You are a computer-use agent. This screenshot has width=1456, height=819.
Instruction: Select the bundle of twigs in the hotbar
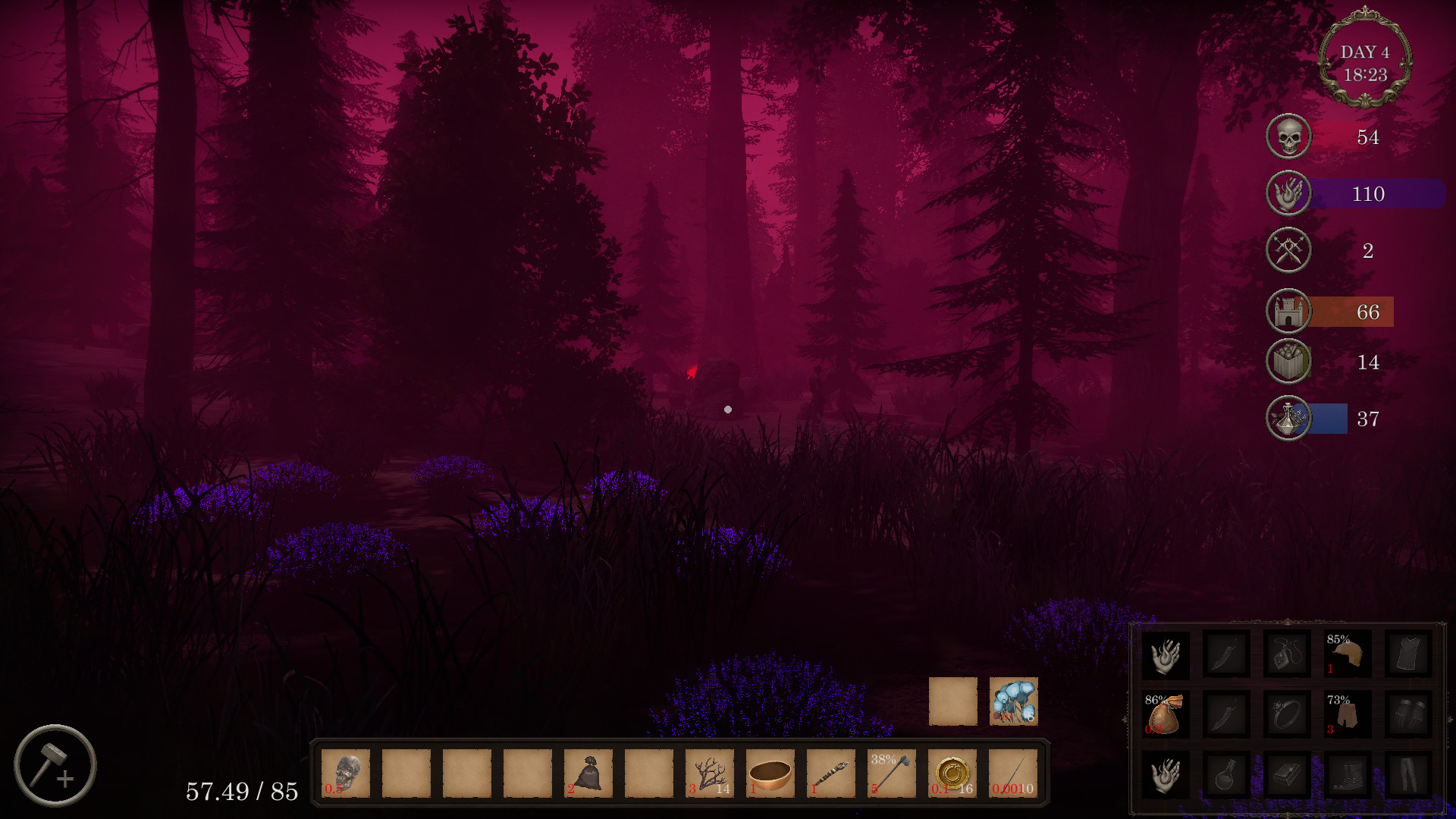(x=708, y=772)
